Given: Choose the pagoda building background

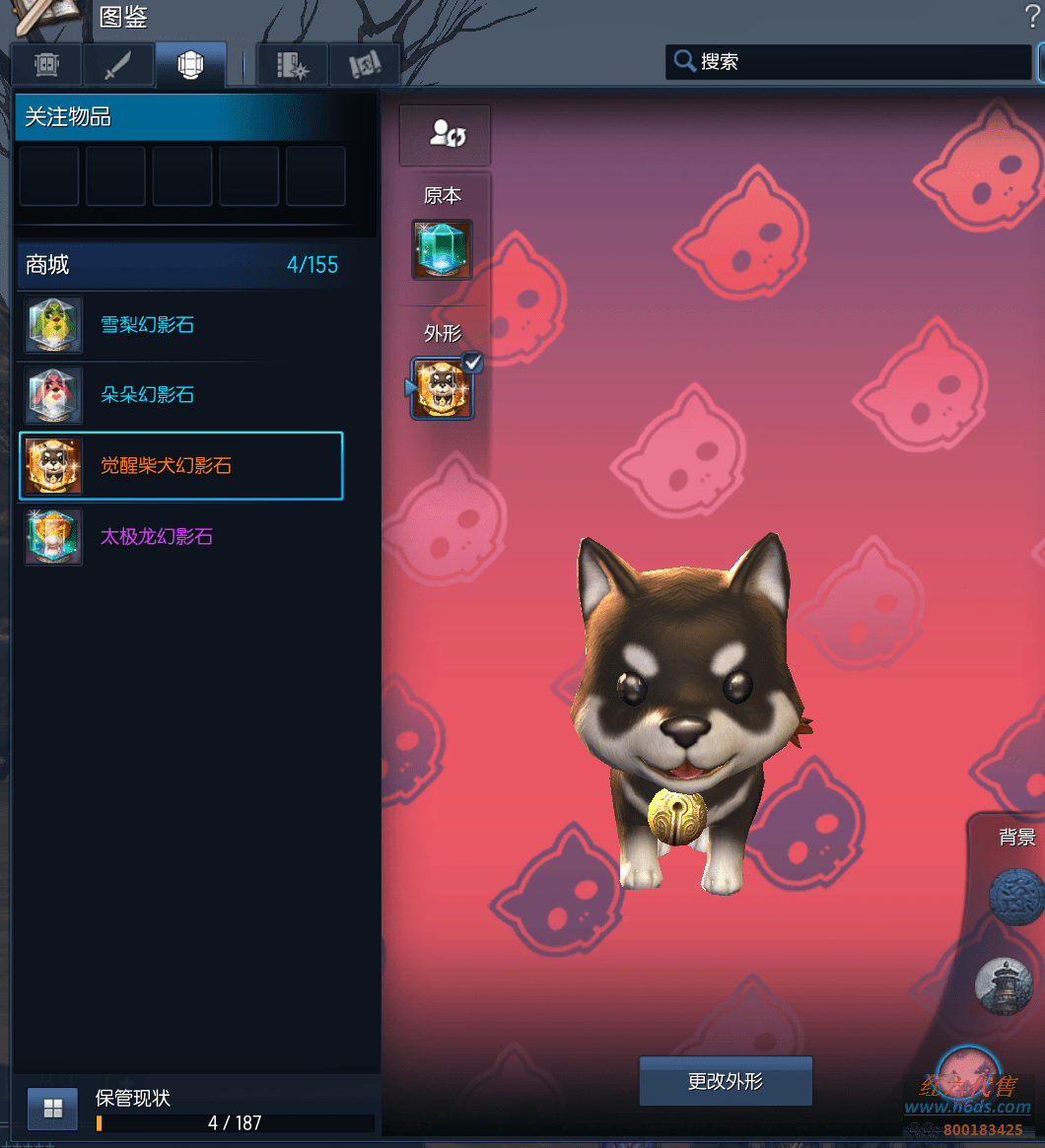Looking at the screenshot, I should (1004, 983).
